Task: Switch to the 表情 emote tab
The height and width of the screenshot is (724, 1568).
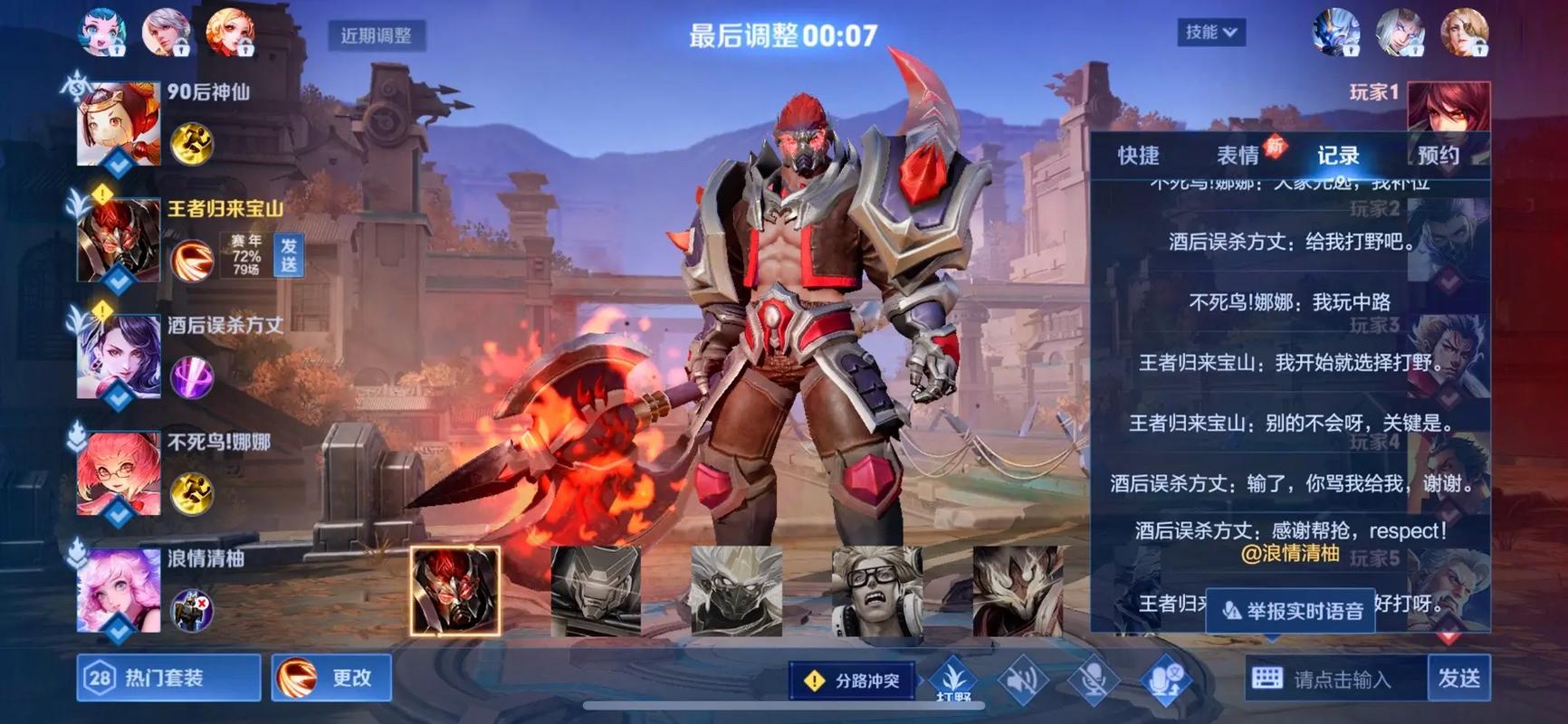Action: click(x=1238, y=156)
